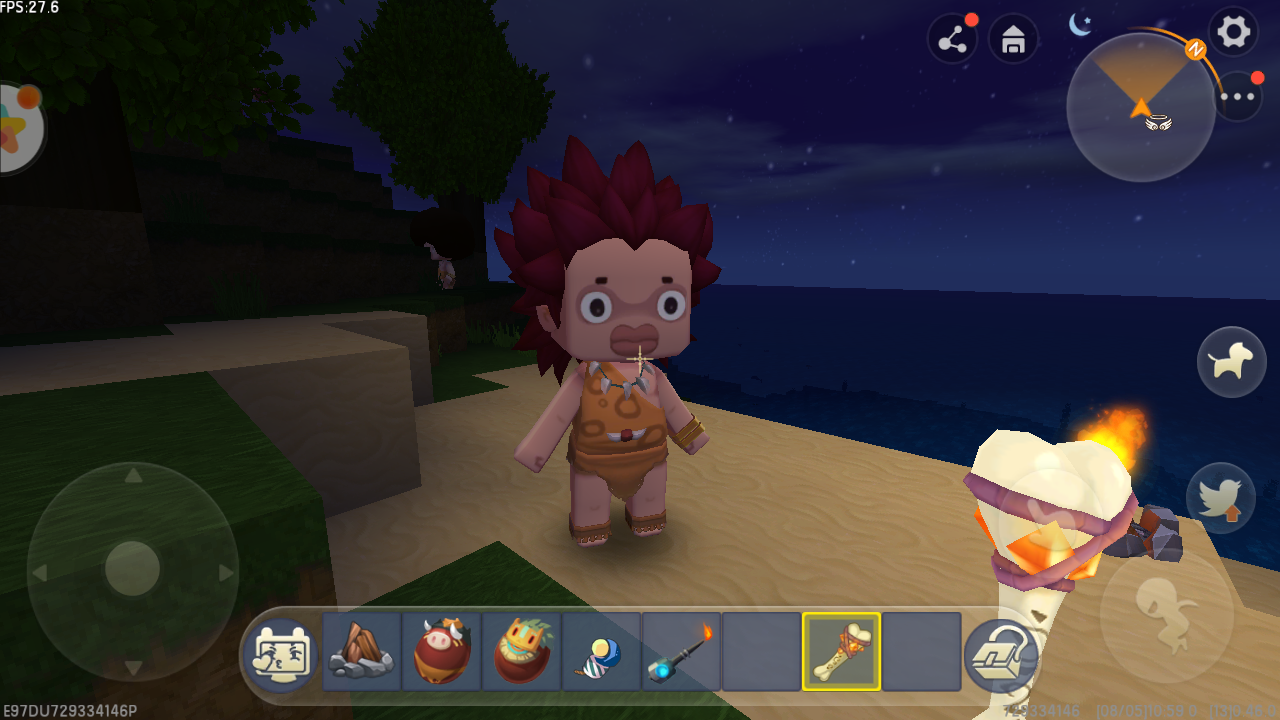The width and height of the screenshot is (1280, 720).
Task: Choose the orange tribal mask egg slot
Action: pos(521,651)
